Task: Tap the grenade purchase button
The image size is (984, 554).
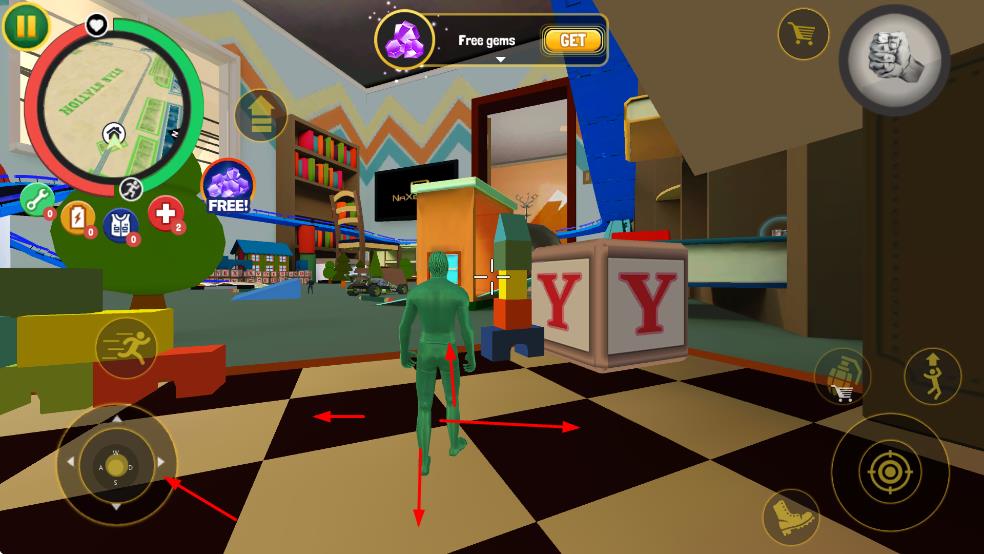Action: point(842,377)
